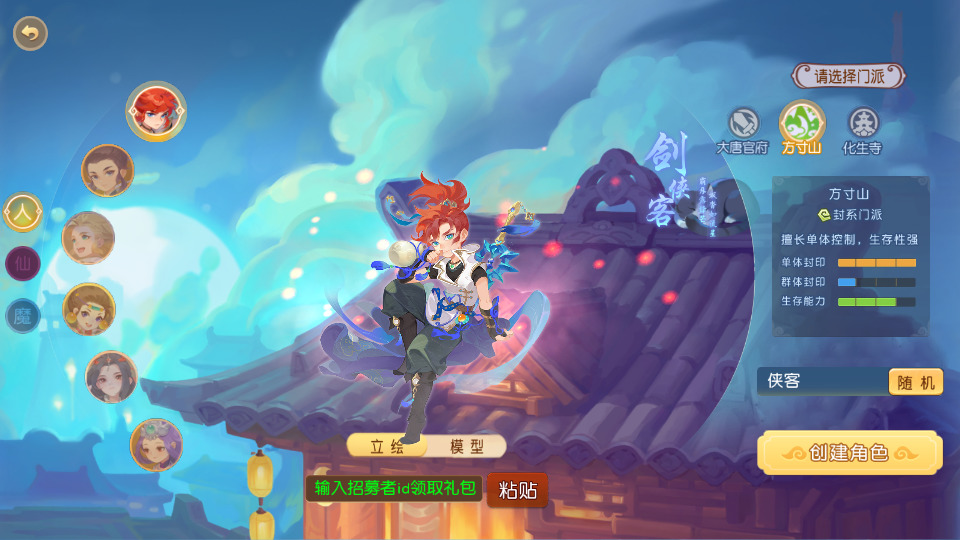
Task: Switch to the 人 race tab
Action: [x=23, y=212]
